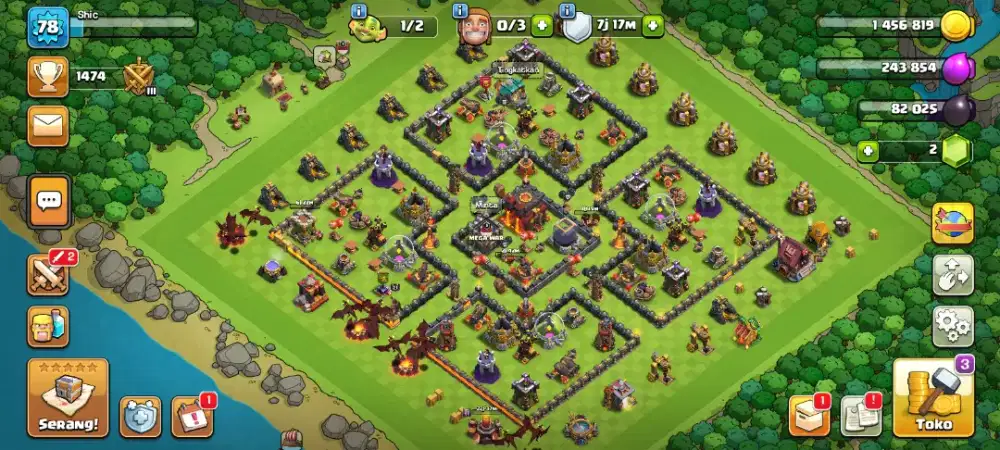This screenshot has width=1000, height=450.
Task: Open the hand with arrows layout button
Action: 952,274
